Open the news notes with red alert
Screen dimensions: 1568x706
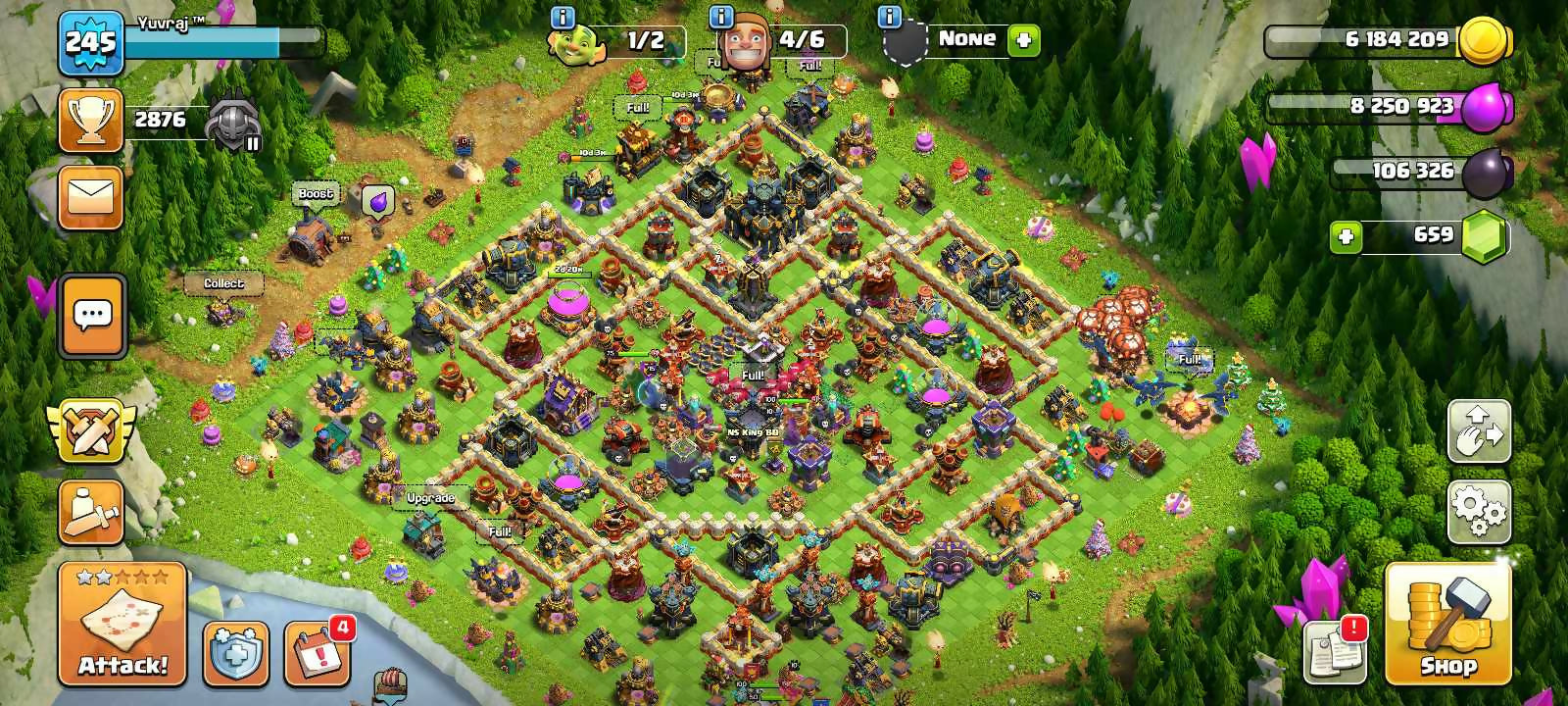click(1335, 652)
